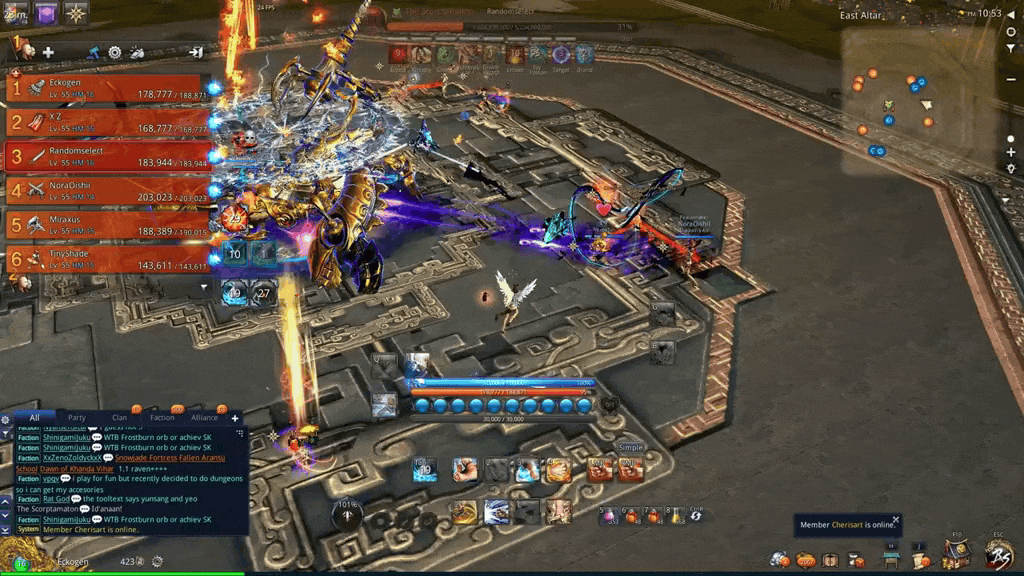Open party settings gear icon
The image size is (1024, 576).
click(115, 52)
